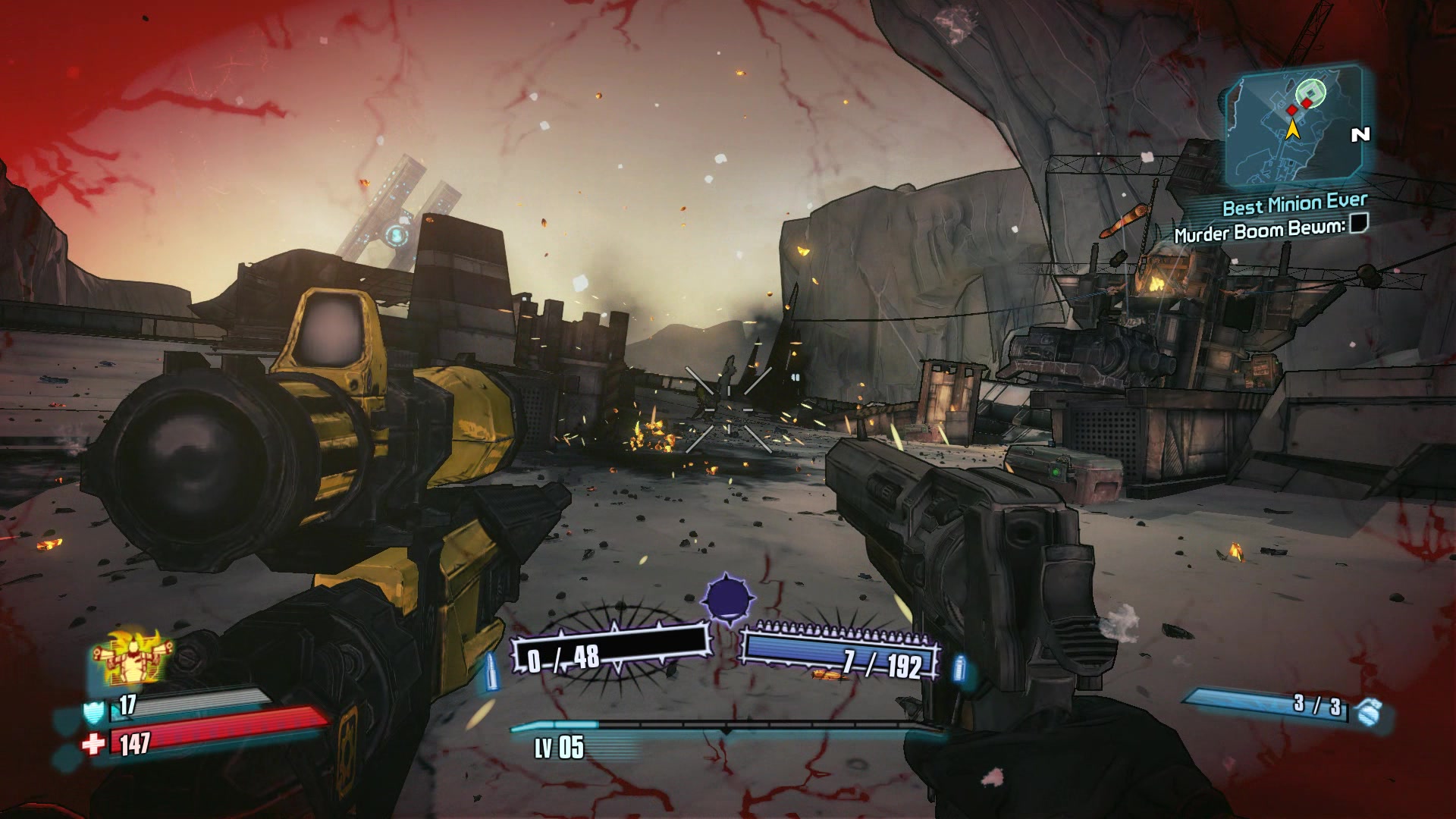Select the Best Minion Ever quest tracker
Screen dimensions: 1456x819
[1294, 205]
